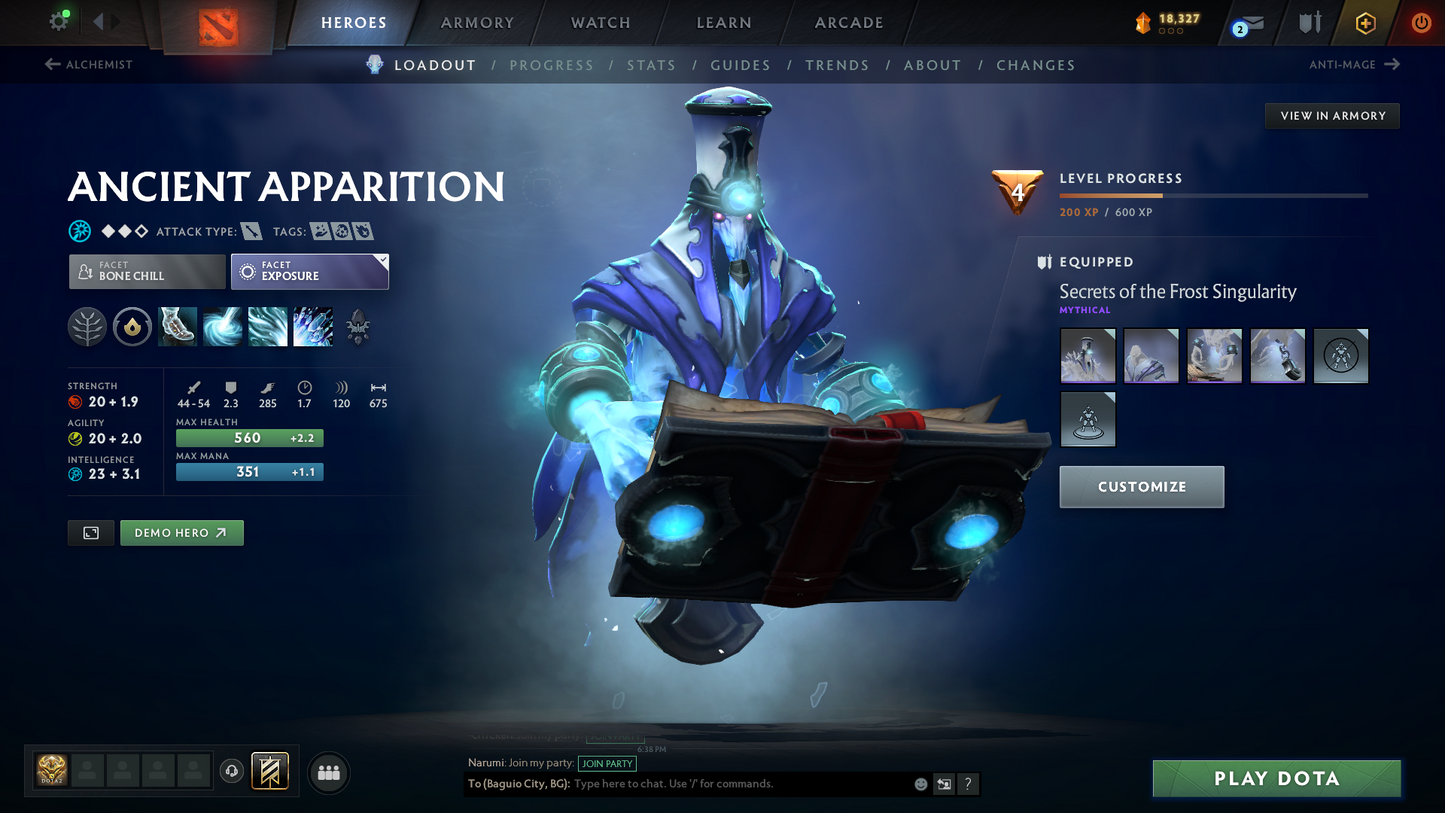This screenshot has width=1445, height=813.
Task: Click the View in Armory button
Action: (x=1332, y=116)
